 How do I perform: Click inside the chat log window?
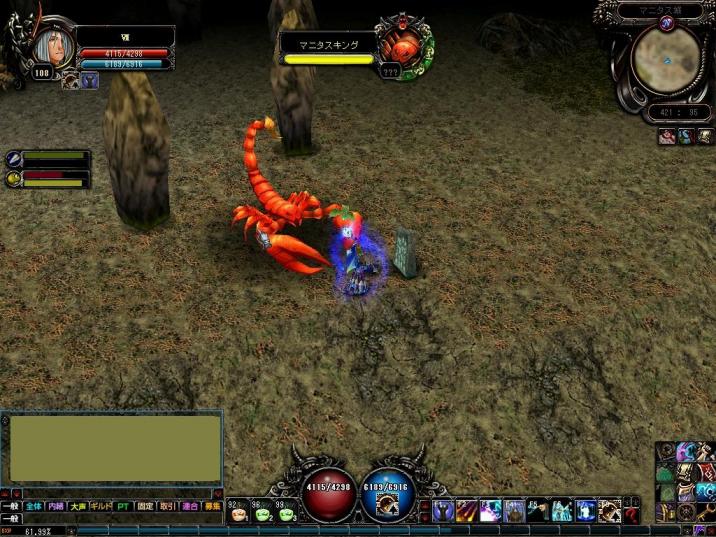[x=112, y=449]
